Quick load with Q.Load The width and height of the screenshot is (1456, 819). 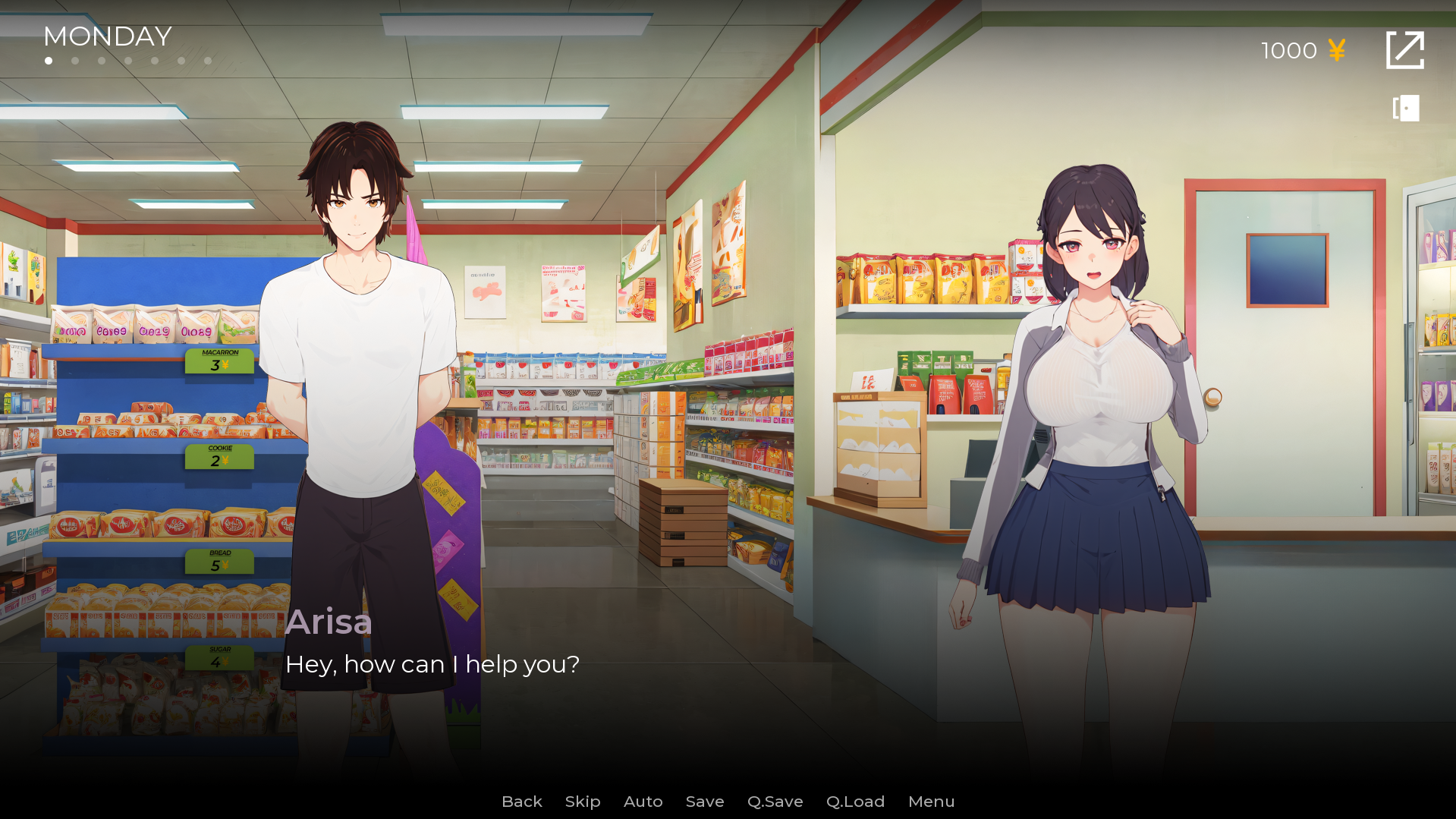click(x=855, y=802)
